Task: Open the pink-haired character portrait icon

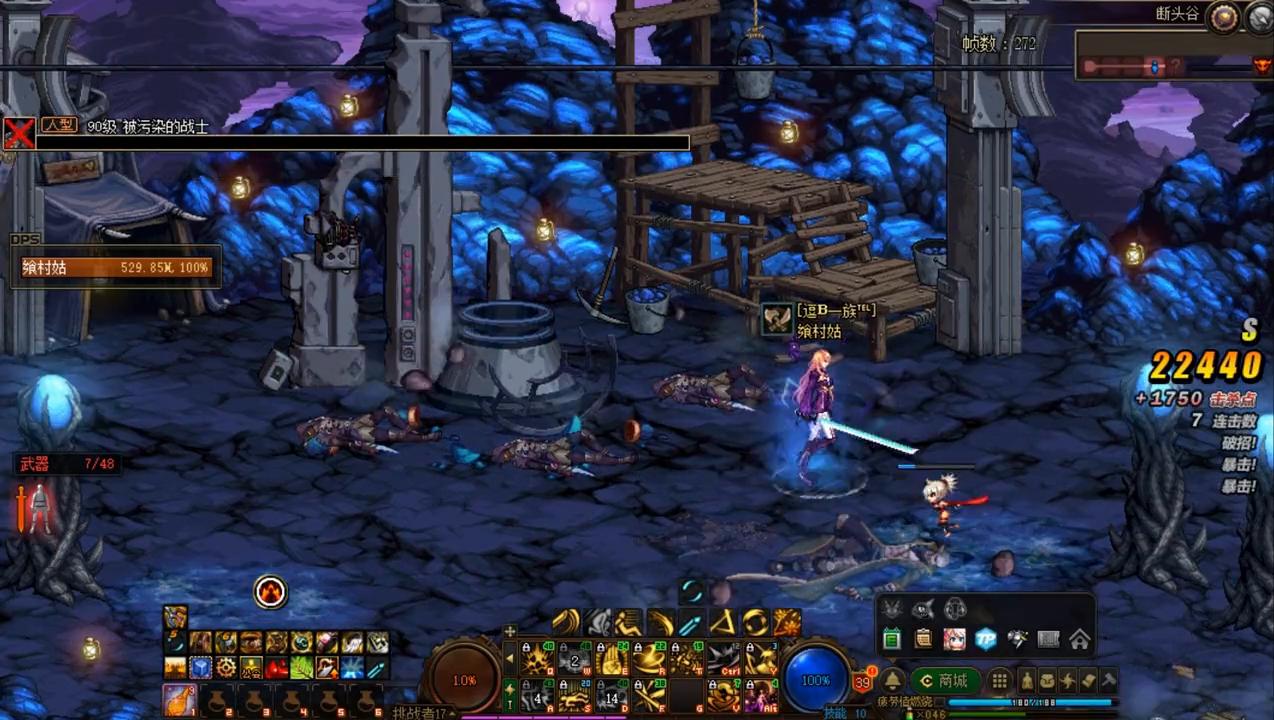Action: point(954,639)
